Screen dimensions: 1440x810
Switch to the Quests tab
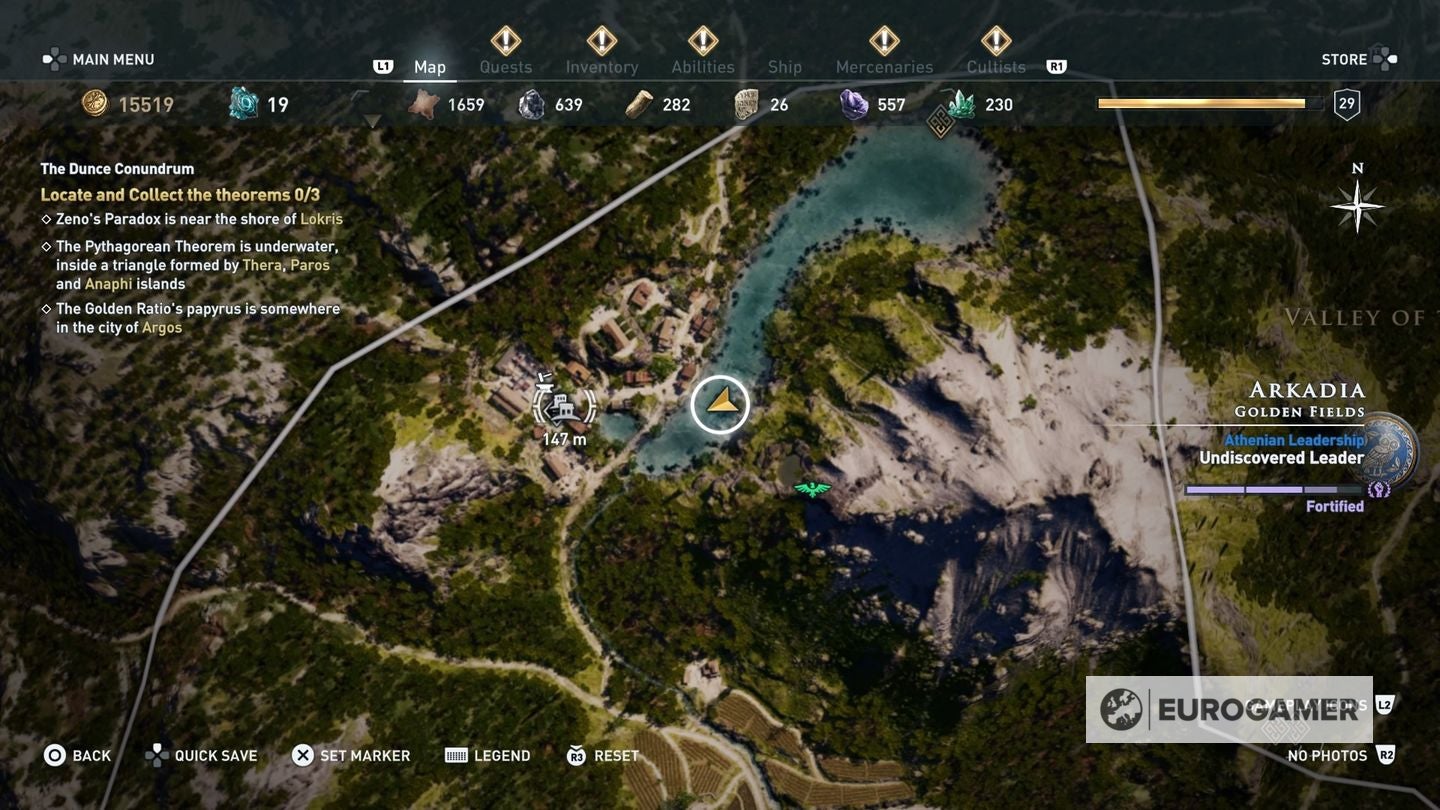coord(506,66)
